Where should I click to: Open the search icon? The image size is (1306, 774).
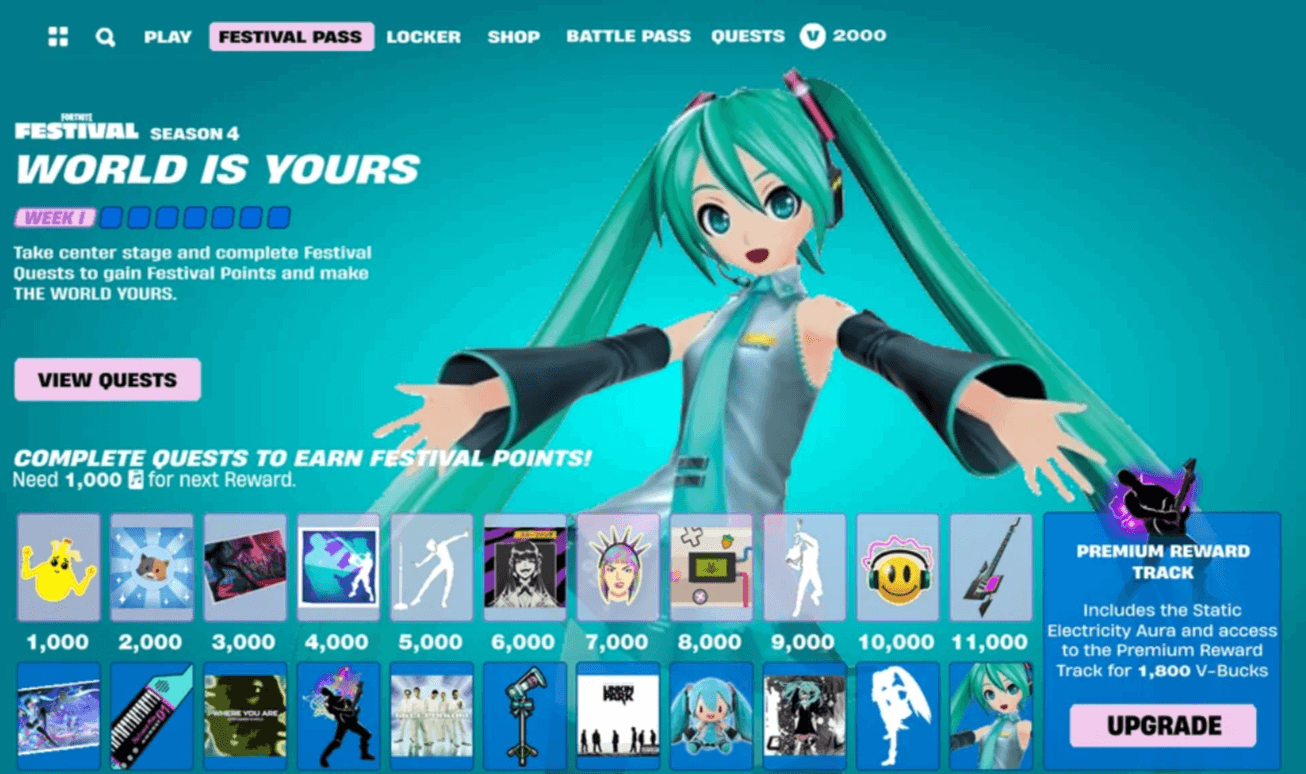(x=104, y=36)
